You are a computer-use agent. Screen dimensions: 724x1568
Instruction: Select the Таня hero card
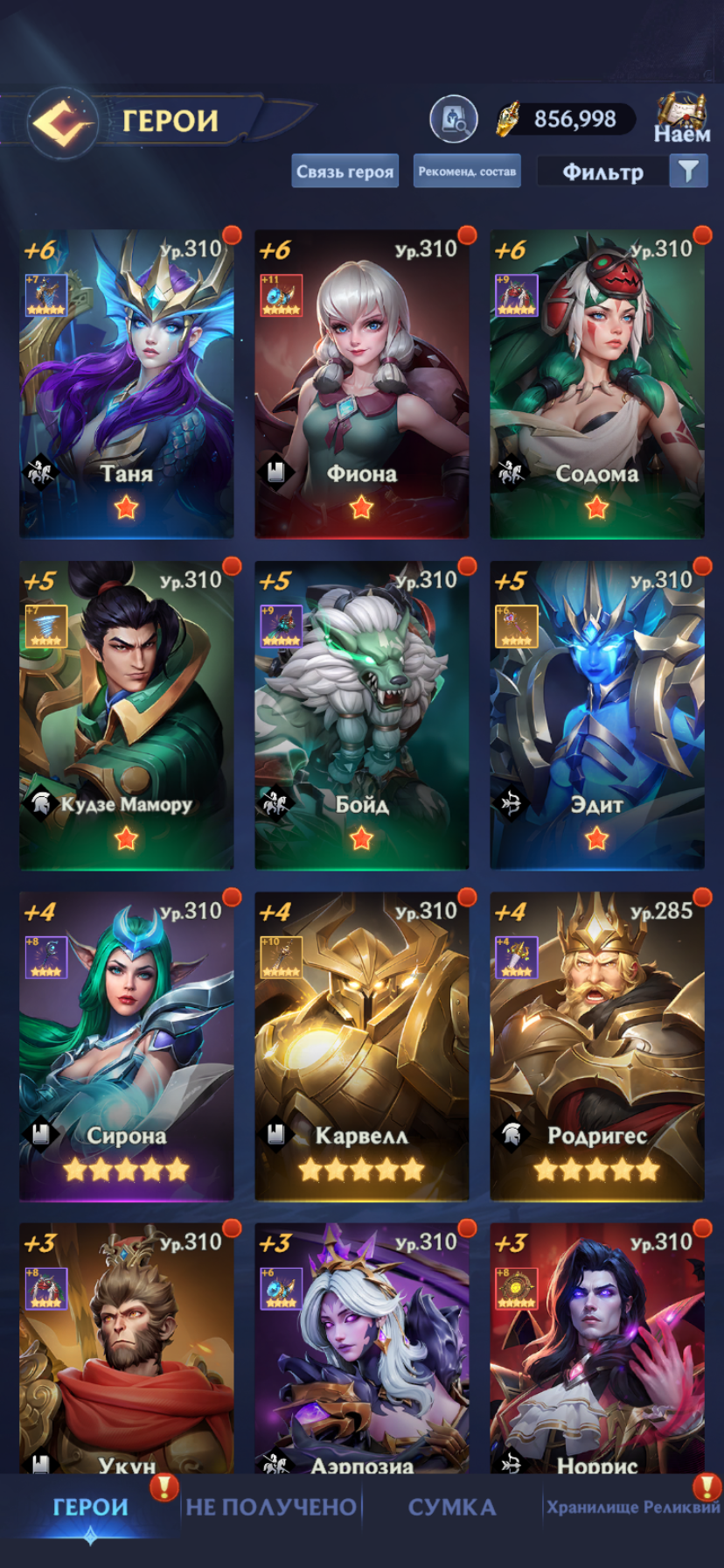[127, 383]
